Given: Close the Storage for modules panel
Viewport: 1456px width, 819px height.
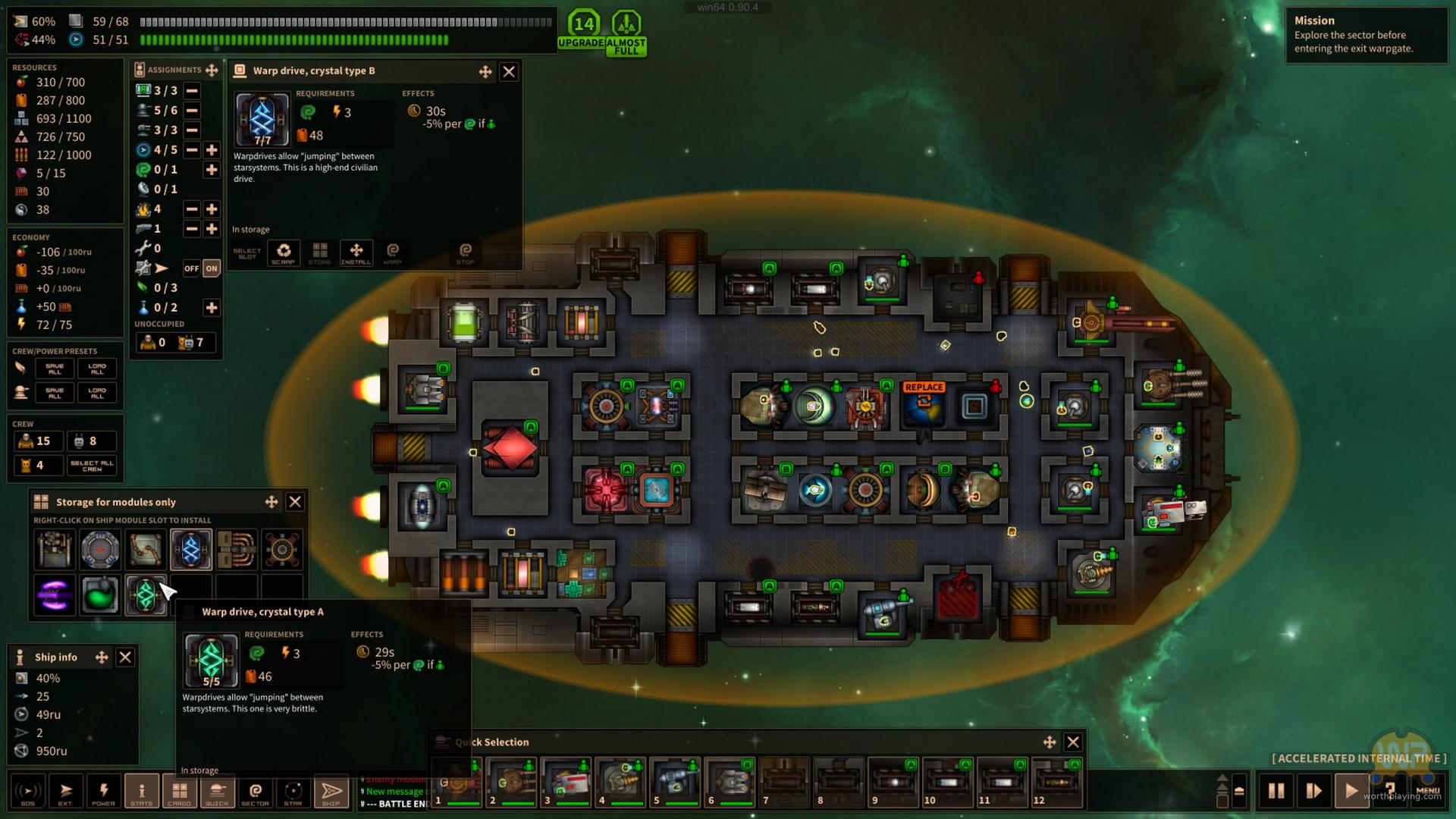Looking at the screenshot, I should click(295, 502).
